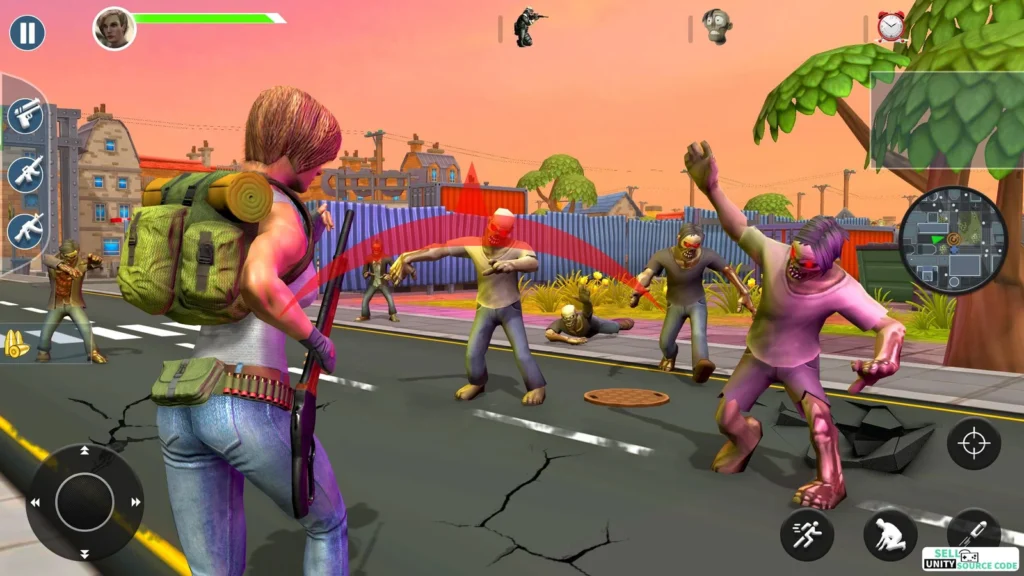Activate the crosshair aim button
Image resolution: width=1024 pixels, height=576 pixels.
click(973, 443)
